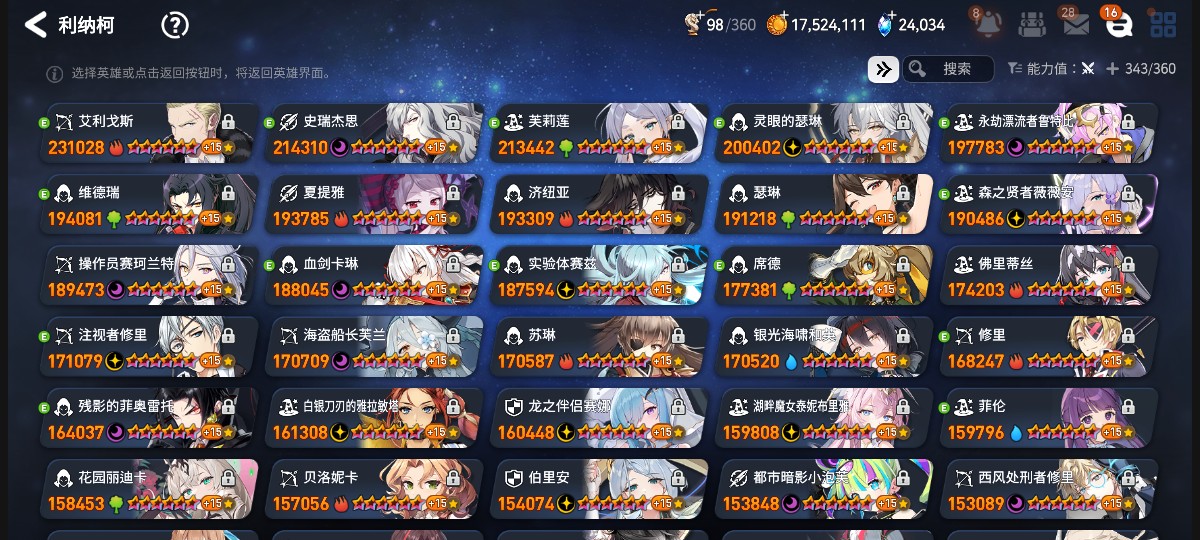Open the notification bell

click(988, 24)
